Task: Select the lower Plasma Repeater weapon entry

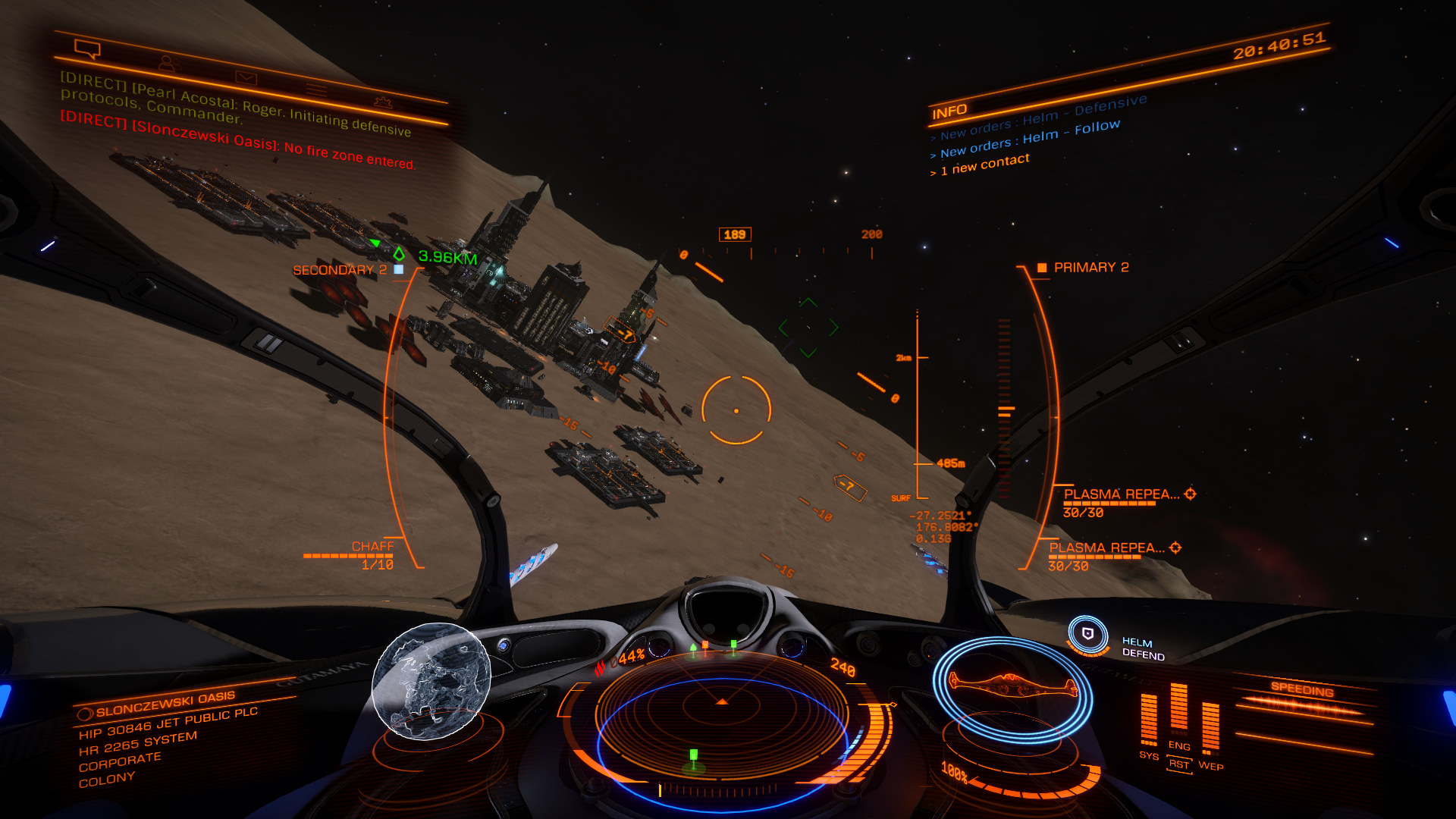Action: tap(1107, 548)
